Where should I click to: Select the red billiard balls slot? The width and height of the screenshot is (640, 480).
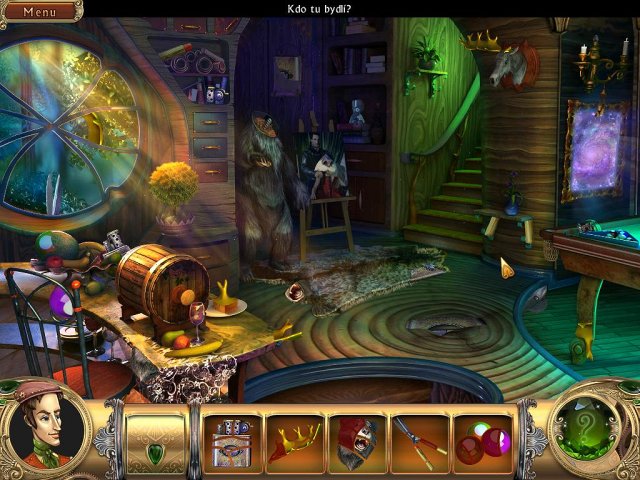tap(482, 443)
